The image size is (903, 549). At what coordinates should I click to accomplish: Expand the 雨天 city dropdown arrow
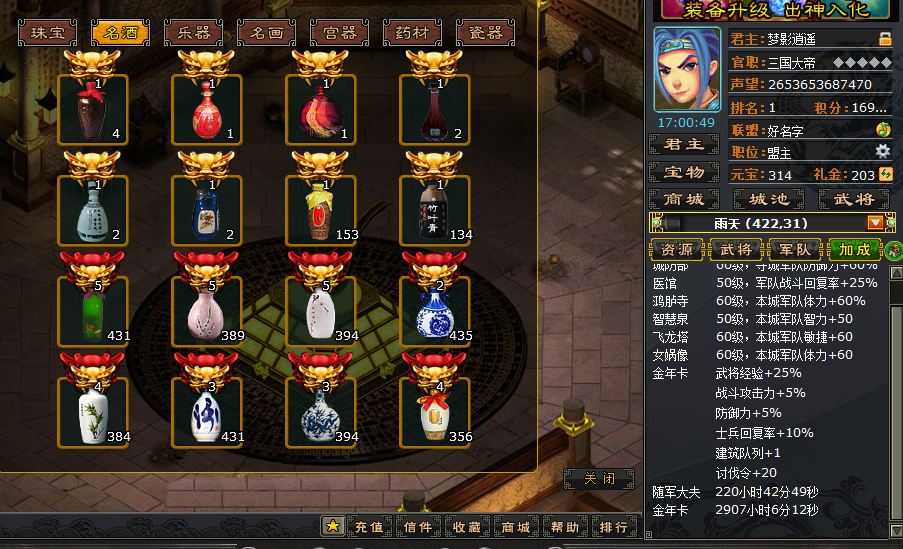876,223
